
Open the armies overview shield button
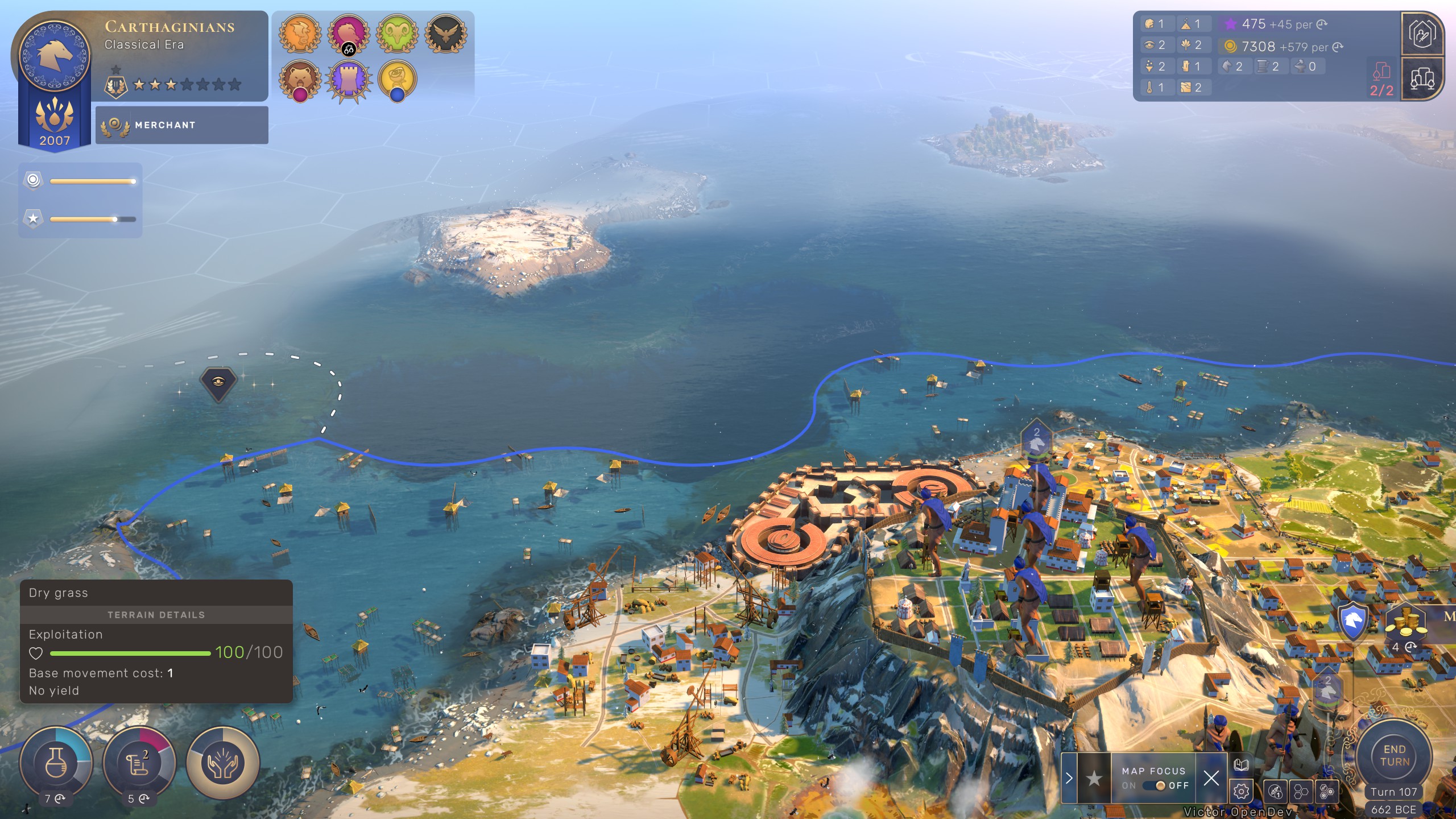(1422, 34)
